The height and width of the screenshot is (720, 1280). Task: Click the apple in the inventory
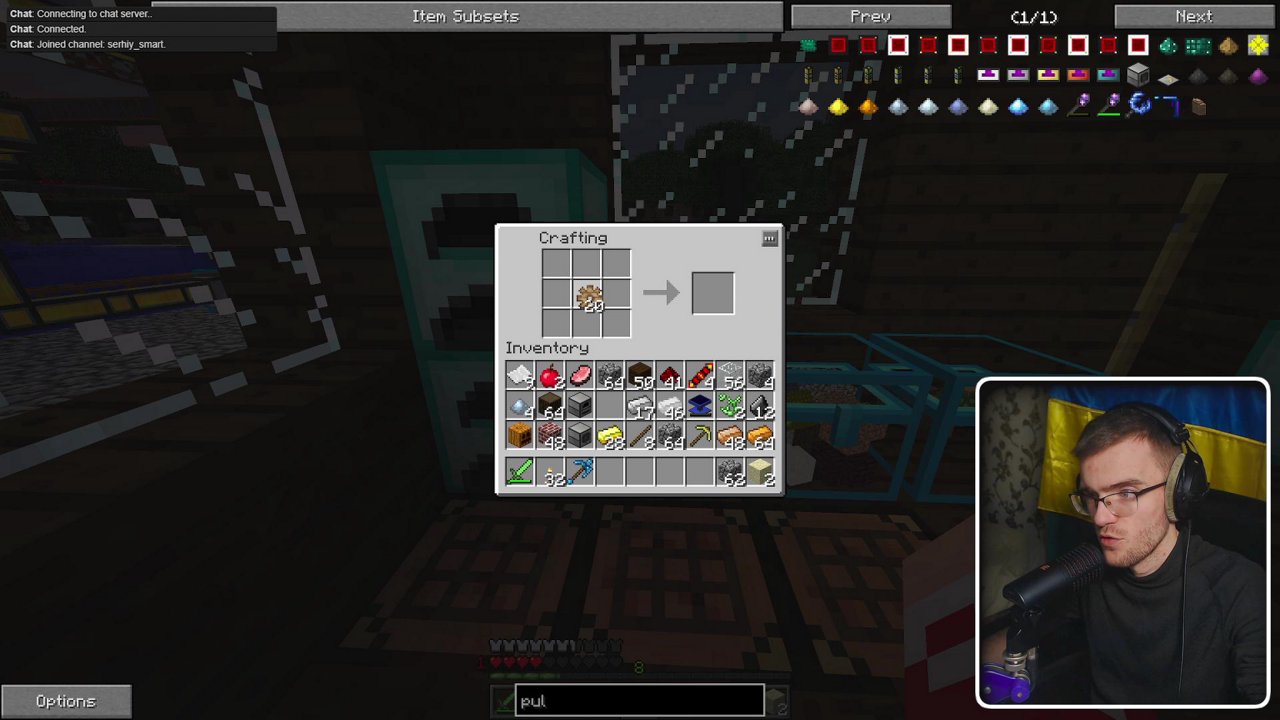point(550,375)
